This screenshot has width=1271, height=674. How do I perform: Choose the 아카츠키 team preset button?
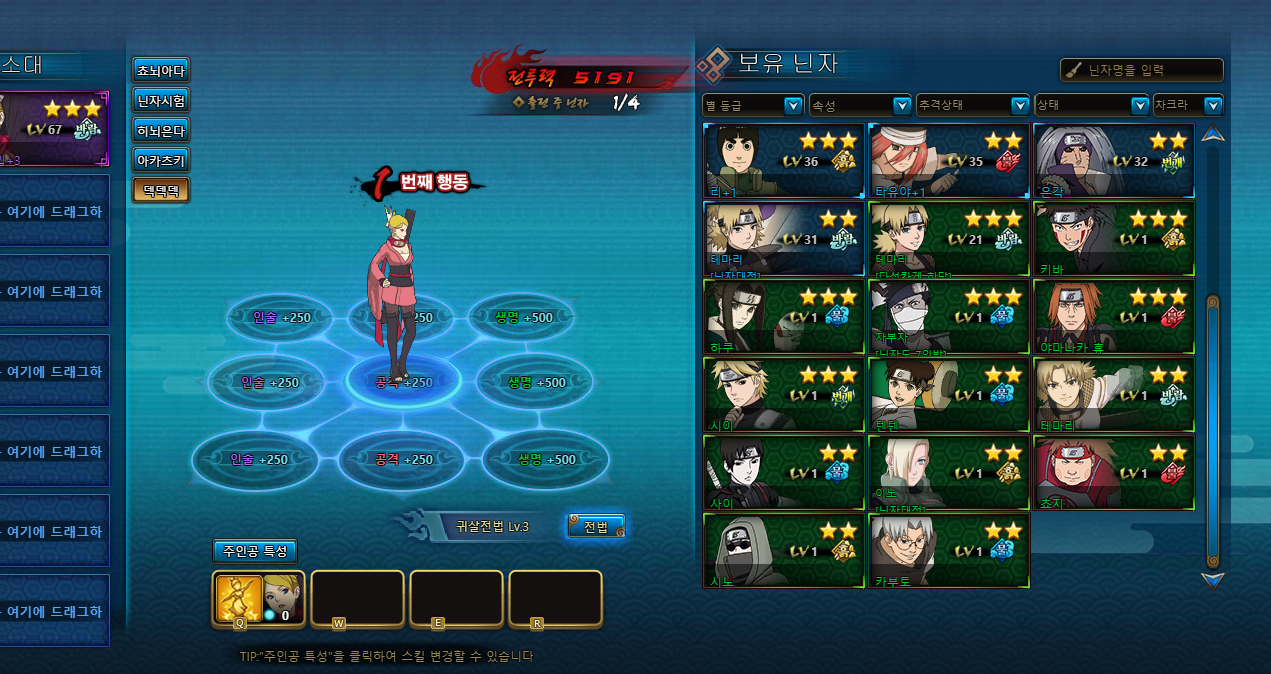[160, 160]
